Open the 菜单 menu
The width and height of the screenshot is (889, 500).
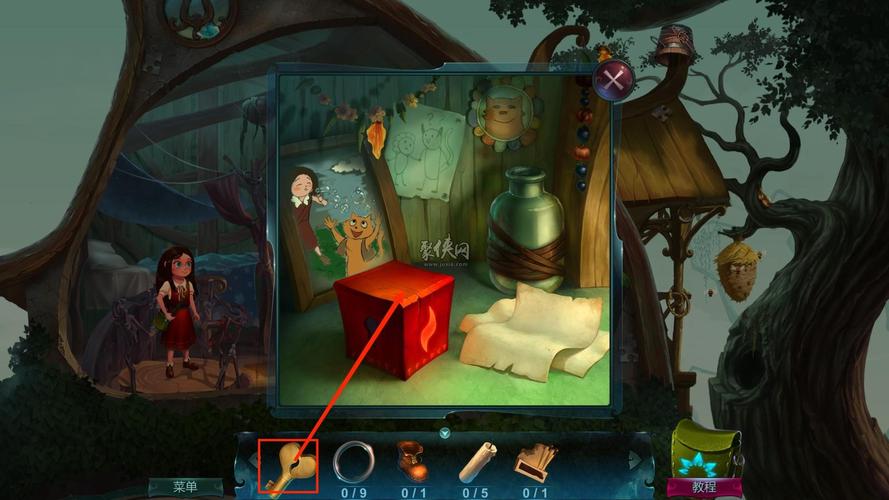click(185, 487)
